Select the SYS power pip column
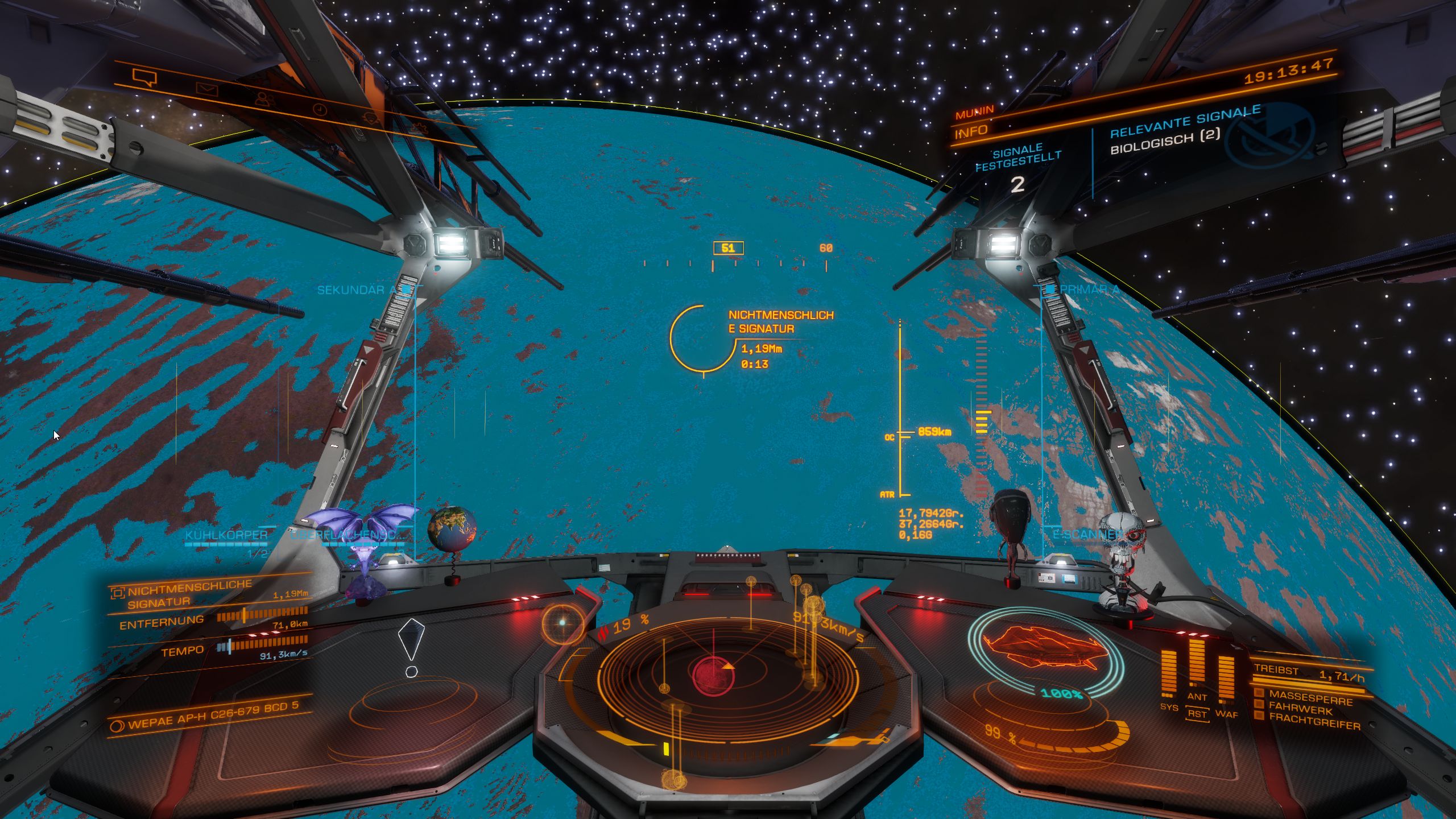1456x819 pixels. (x=1169, y=675)
